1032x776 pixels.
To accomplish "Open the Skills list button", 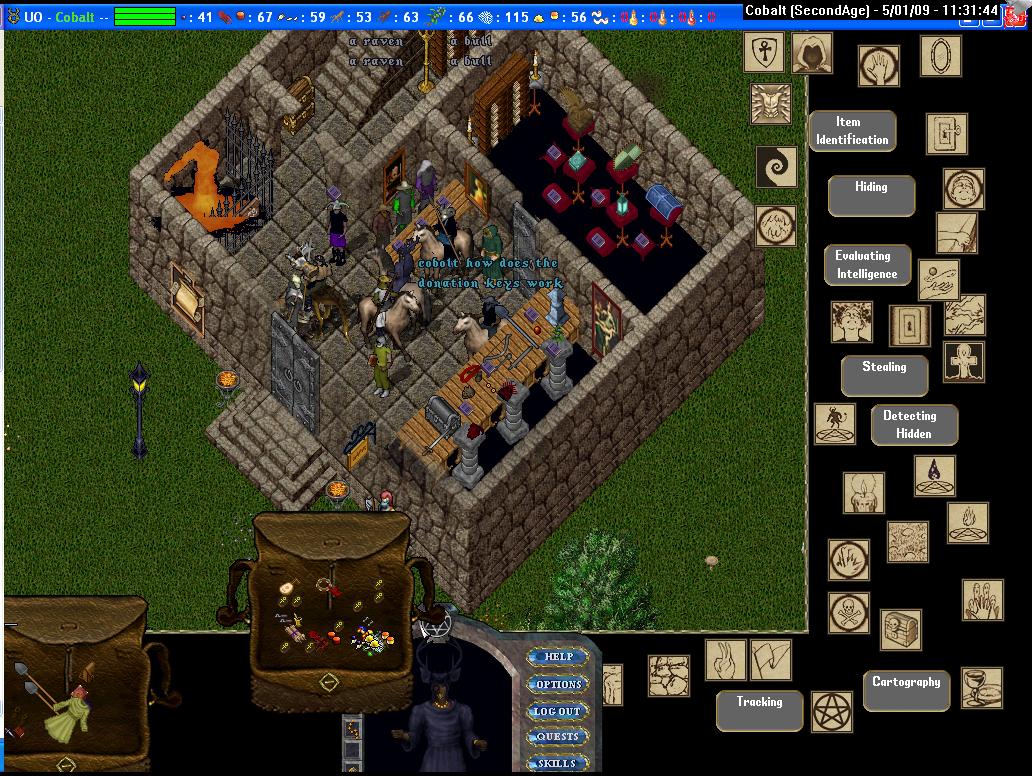I will pos(557,763).
